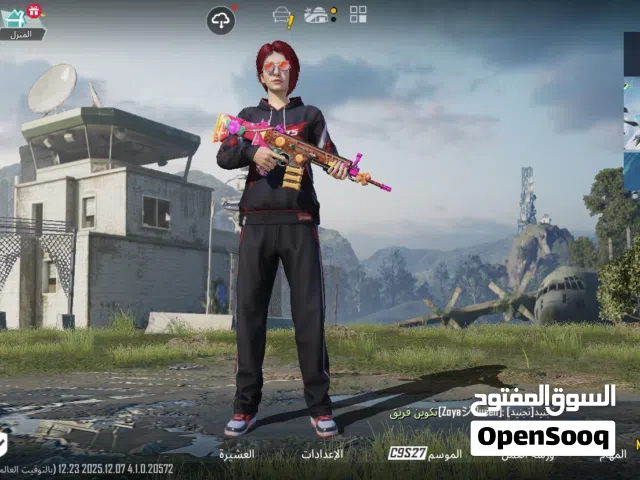Open the helmet icon with exclamation mark
The width and height of the screenshot is (640, 480).
(283, 16)
